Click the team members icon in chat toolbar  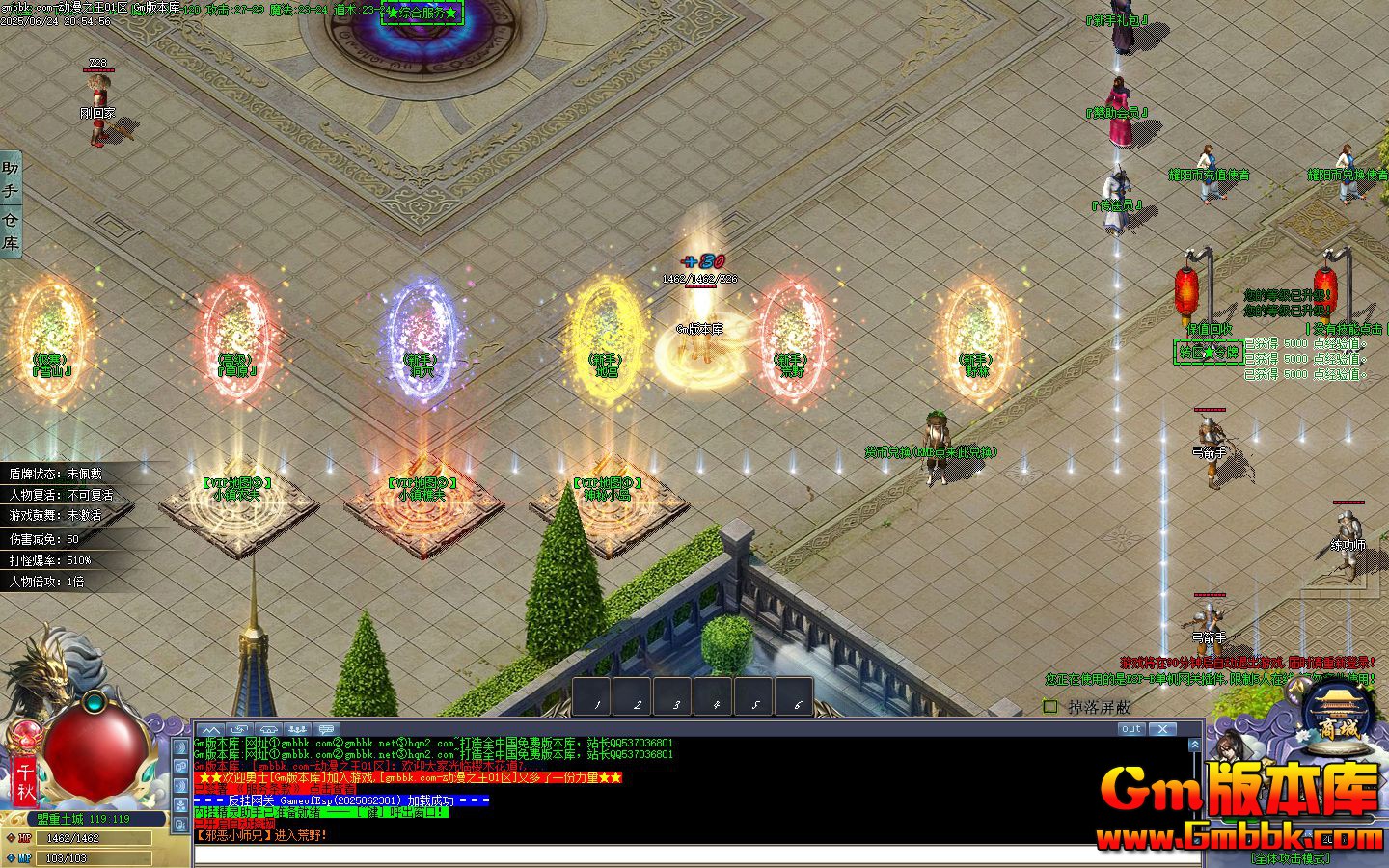296,730
